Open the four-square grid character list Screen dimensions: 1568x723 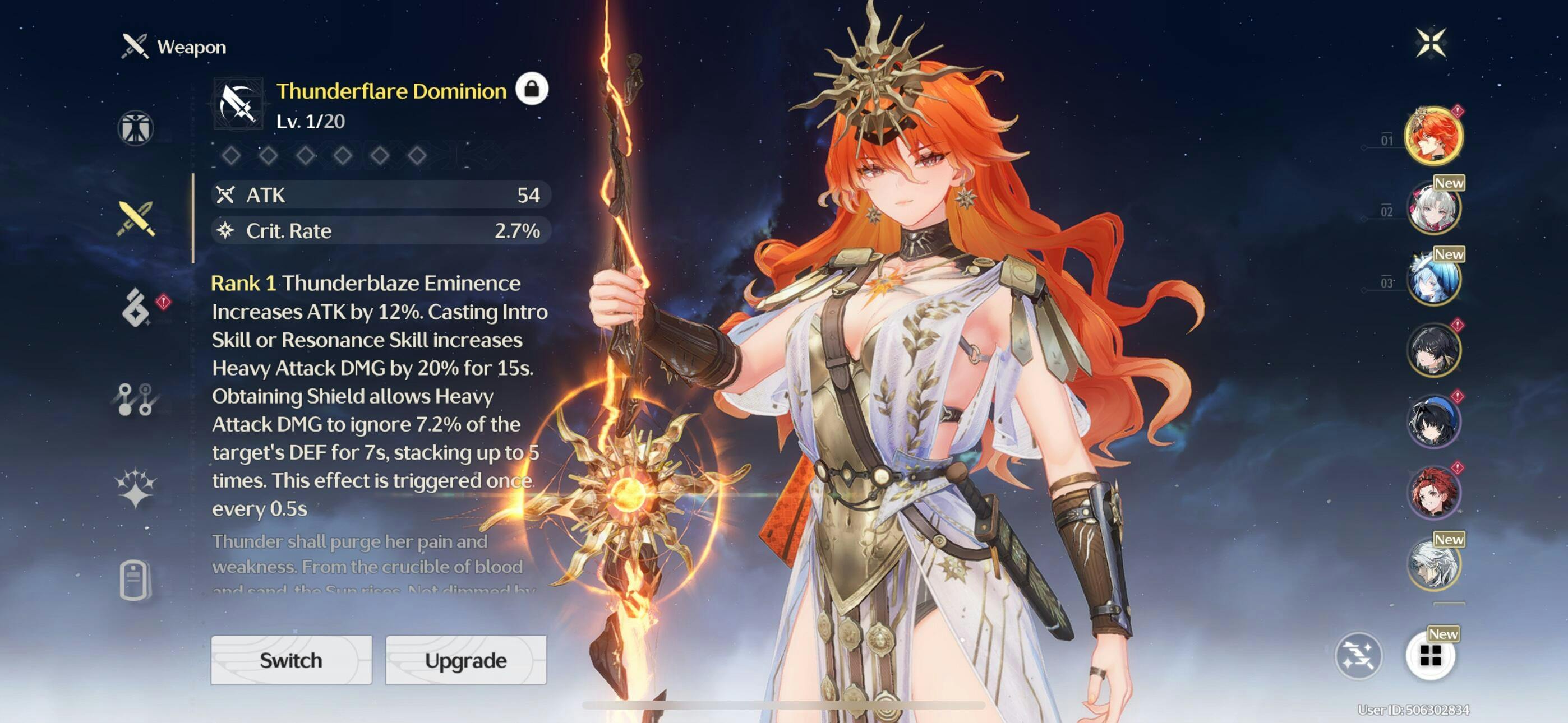coord(1430,656)
